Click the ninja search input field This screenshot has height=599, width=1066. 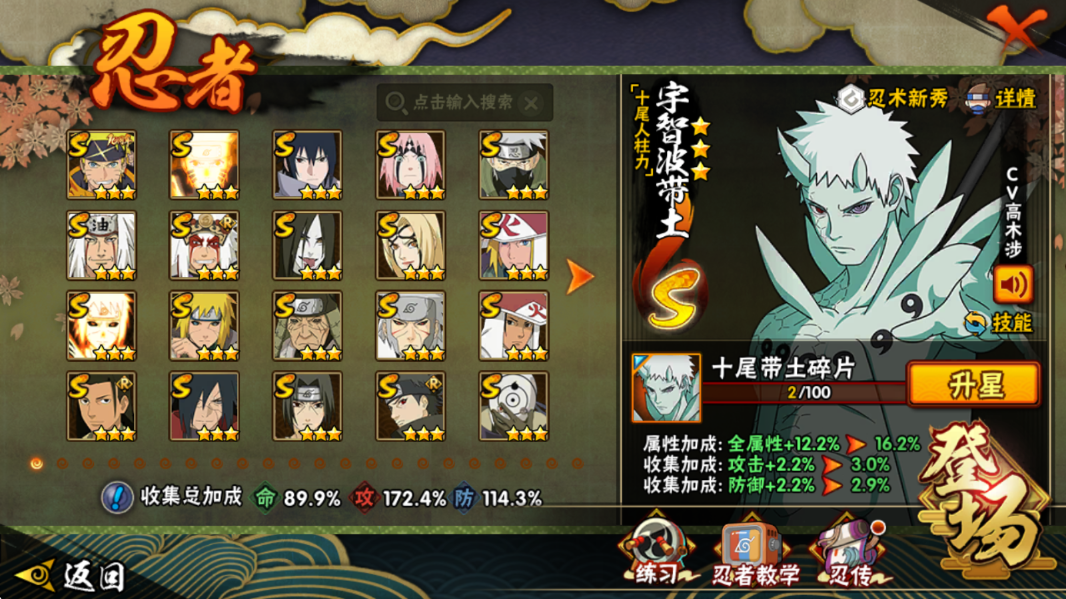(x=462, y=102)
